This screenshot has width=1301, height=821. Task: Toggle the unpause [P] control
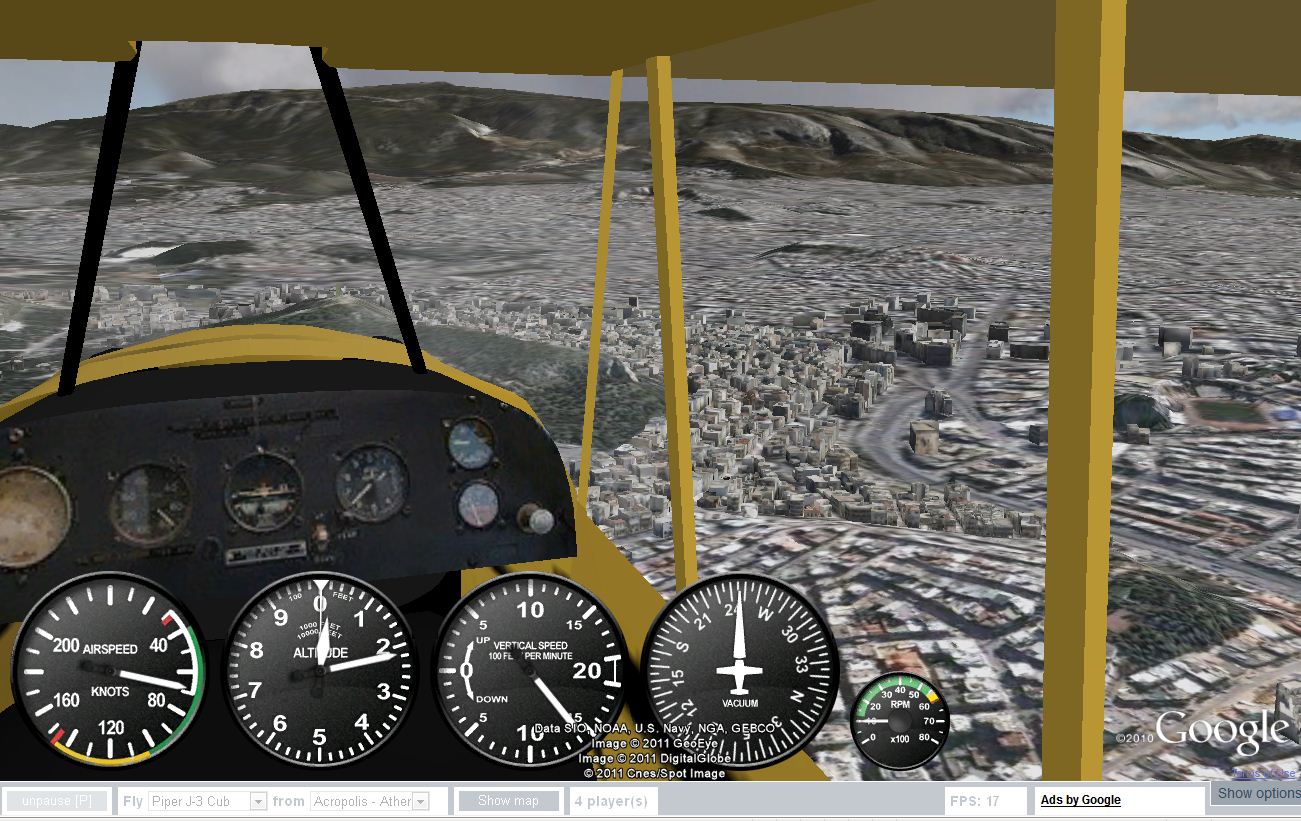click(x=56, y=800)
